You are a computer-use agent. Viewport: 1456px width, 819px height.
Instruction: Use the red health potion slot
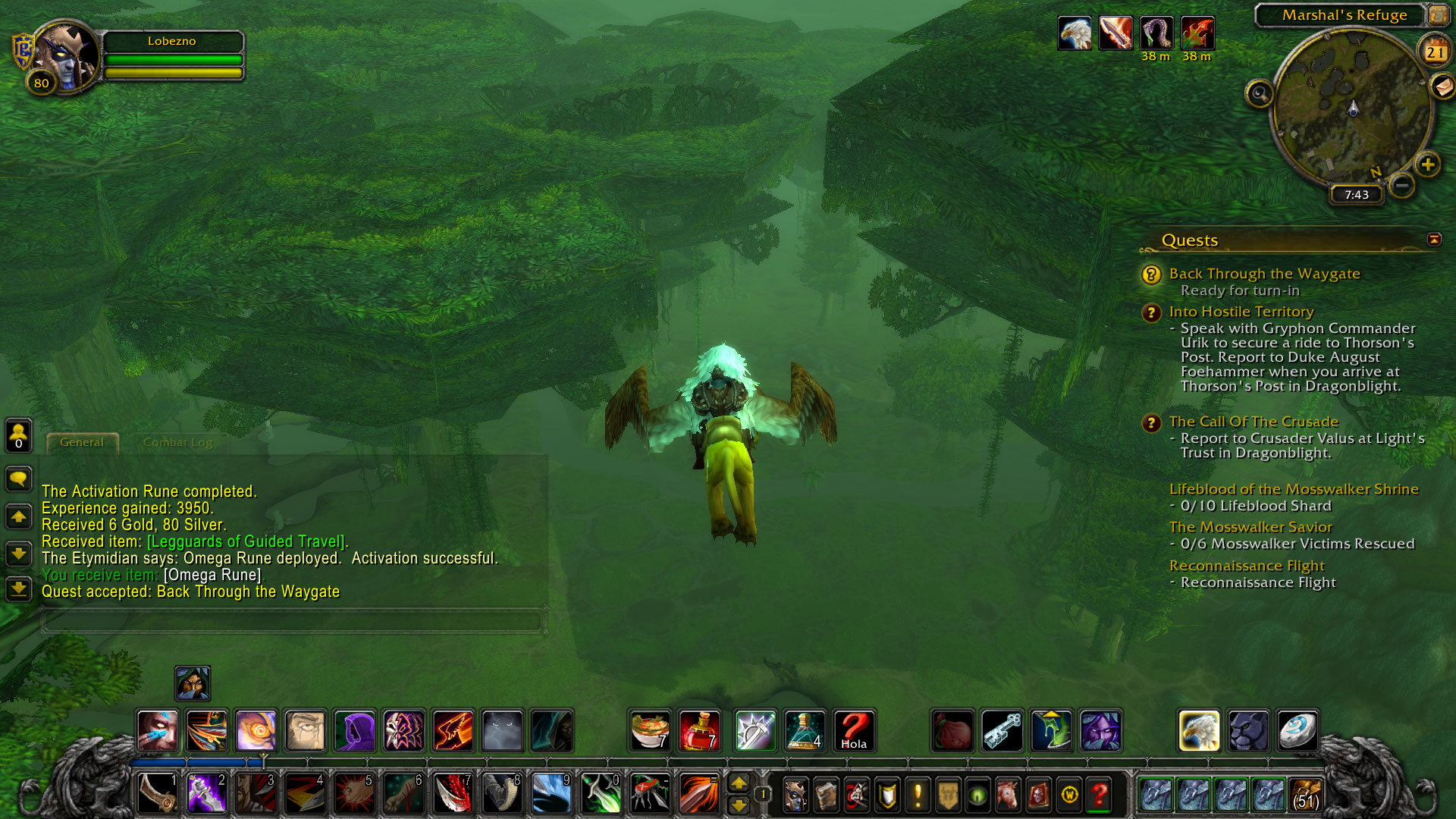699,731
